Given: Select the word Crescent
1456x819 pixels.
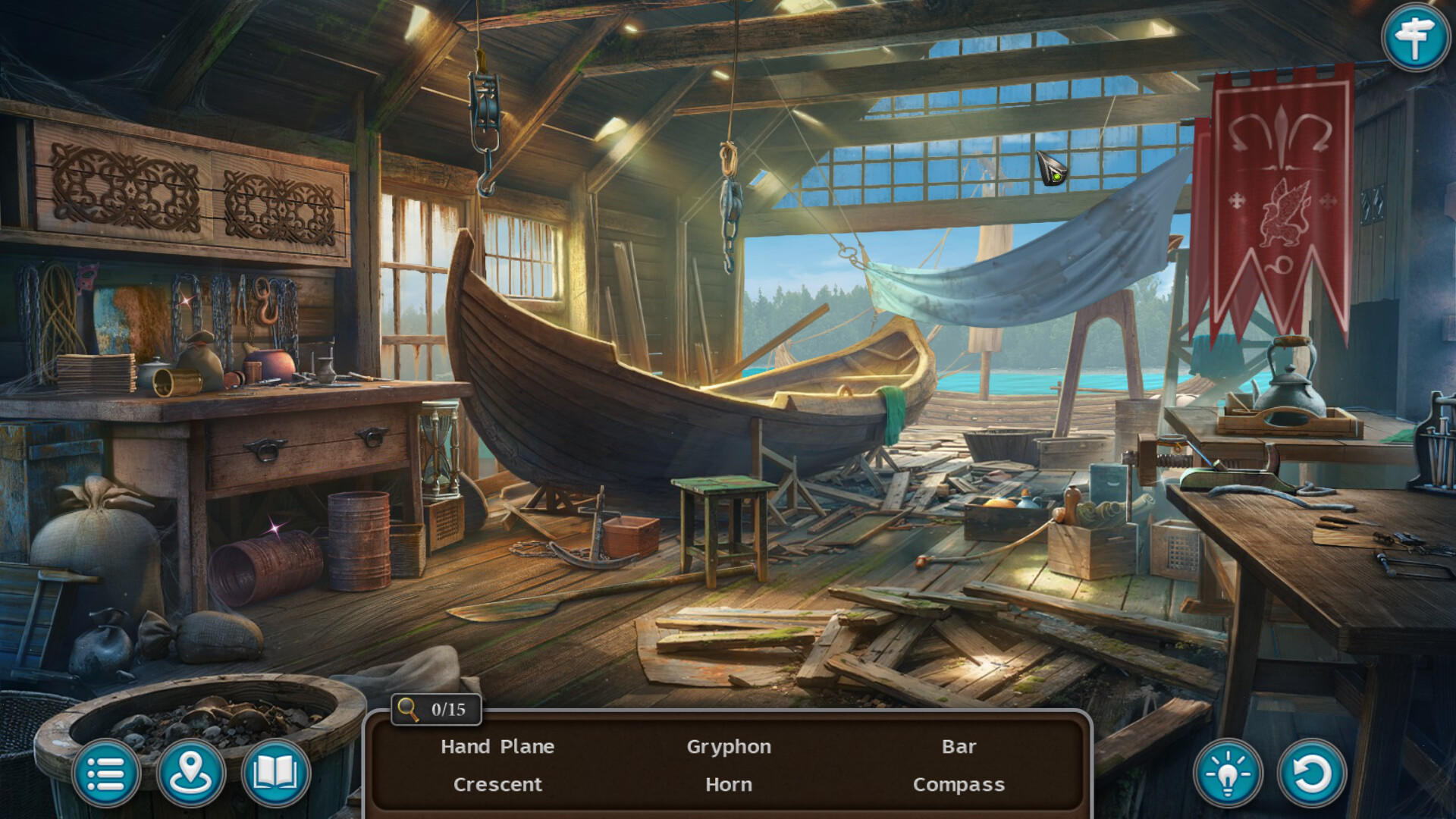Looking at the screenshot, I should click(x=497, y=785).
